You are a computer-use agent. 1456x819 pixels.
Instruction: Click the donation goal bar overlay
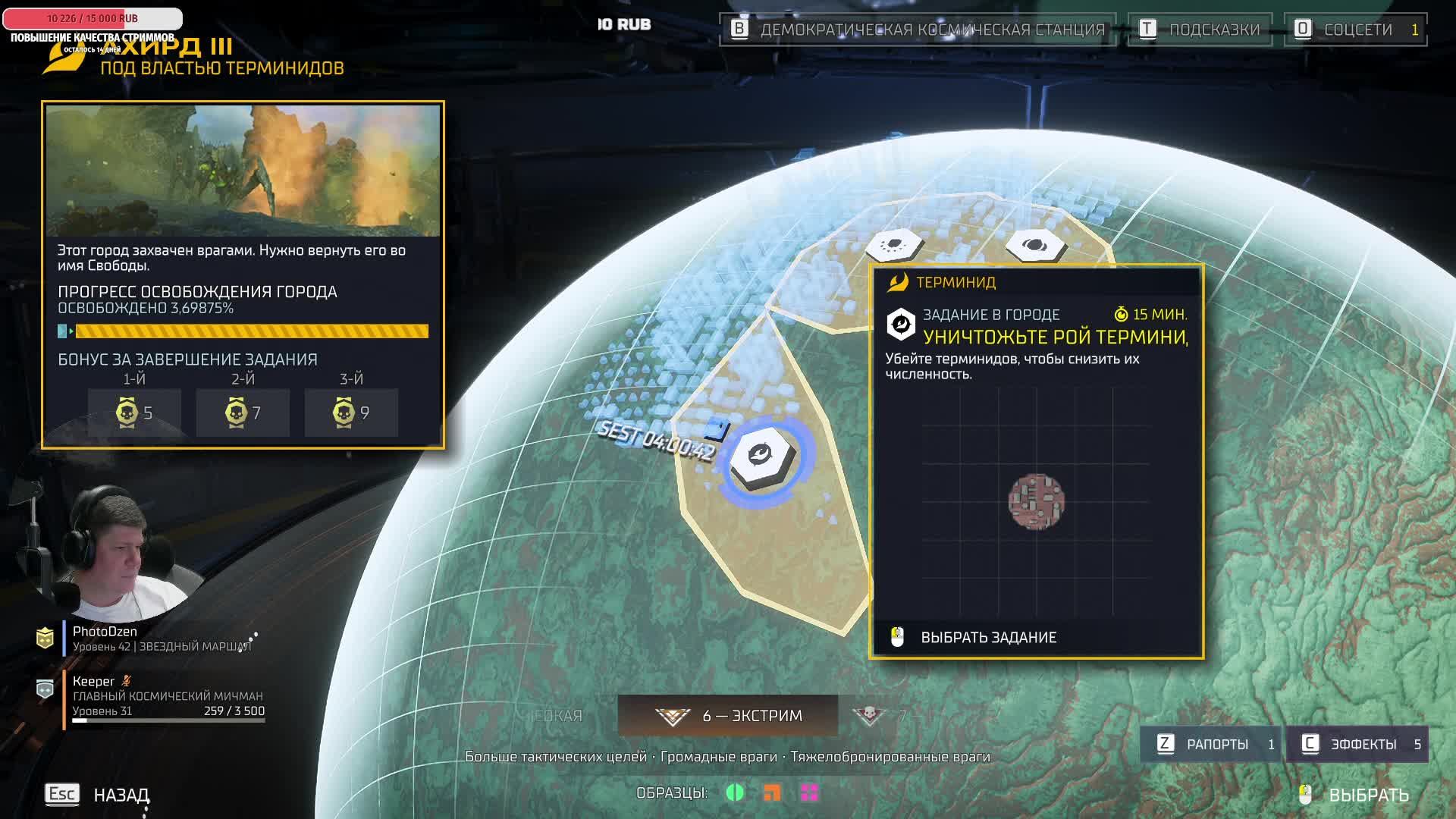[x=93, y=18]
